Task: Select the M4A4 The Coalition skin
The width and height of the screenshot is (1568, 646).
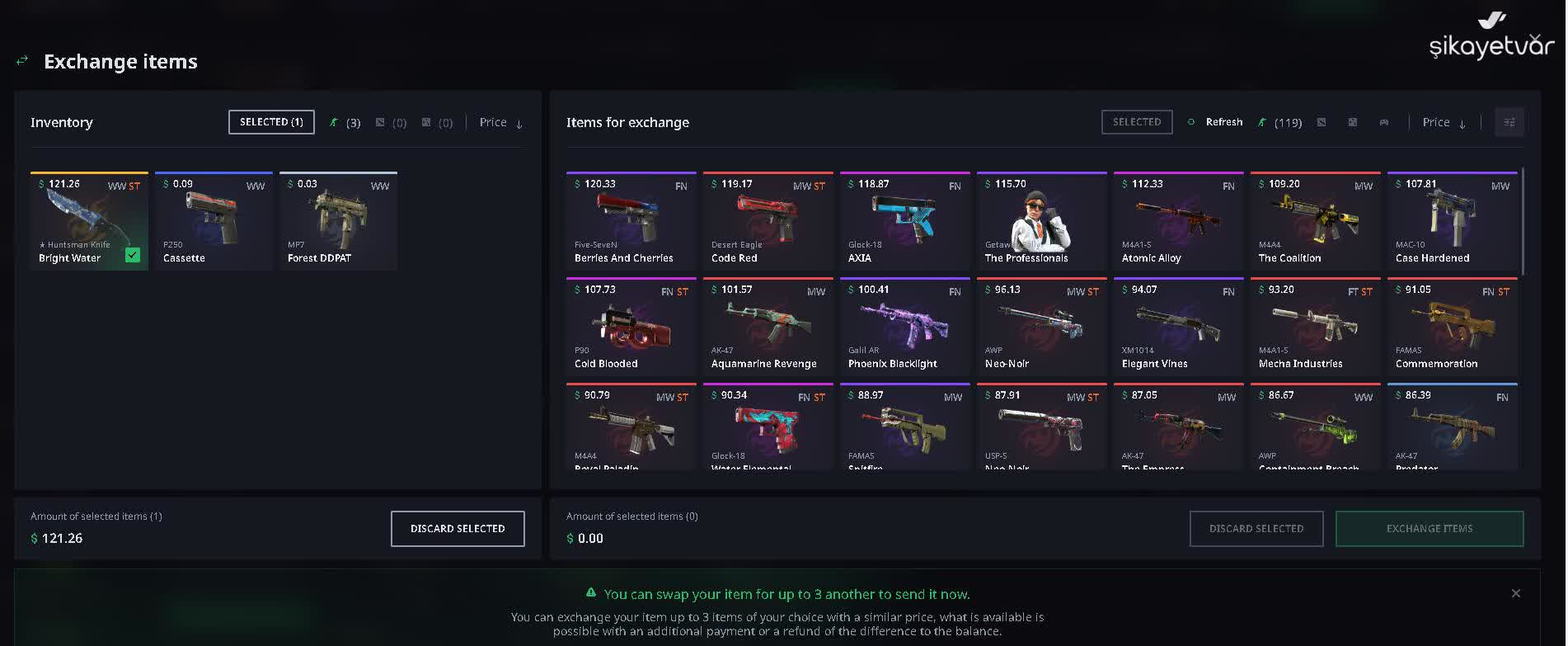Action: (1315, 221)
